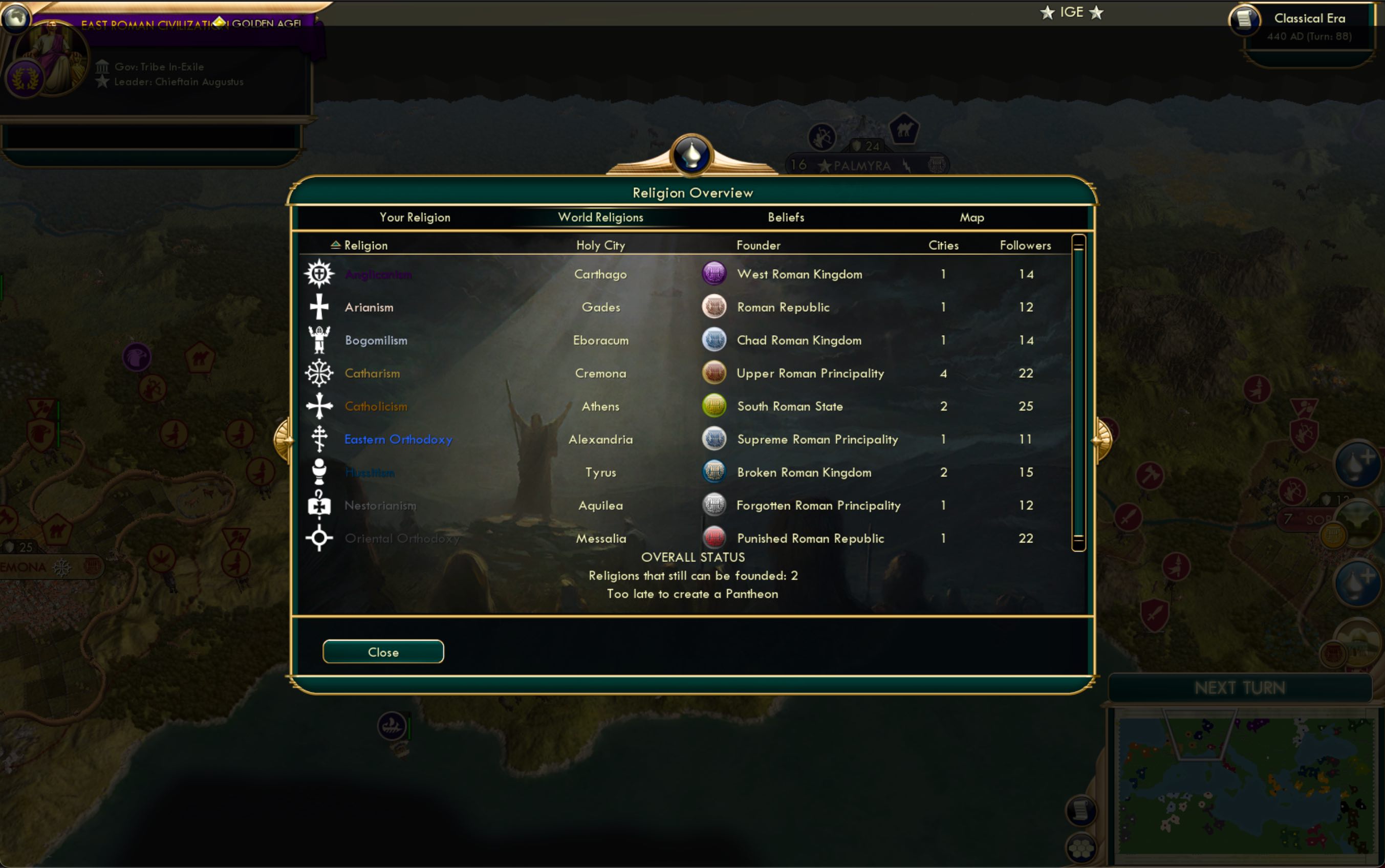Select the Eastern Orthodoxy cross icon
The image size is (1385, 868).
click(x=318, y=439)
